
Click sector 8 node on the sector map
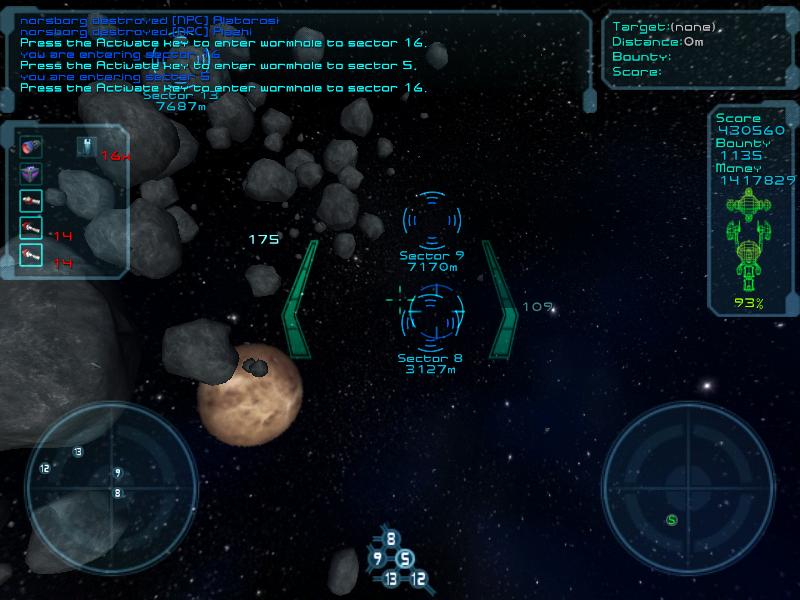pos(391,539)
